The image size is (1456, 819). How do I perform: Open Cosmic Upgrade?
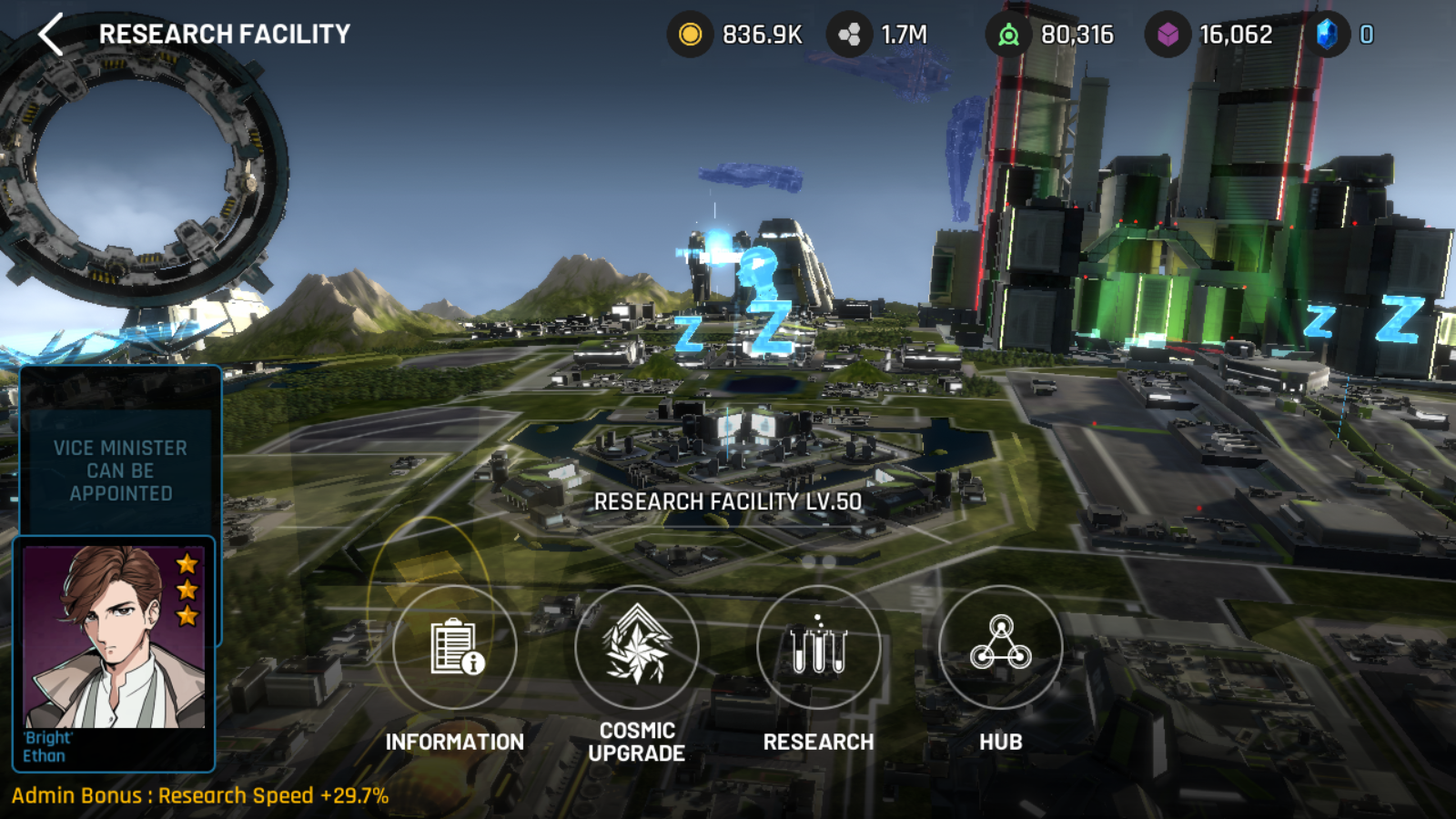(x=637, y=647)
